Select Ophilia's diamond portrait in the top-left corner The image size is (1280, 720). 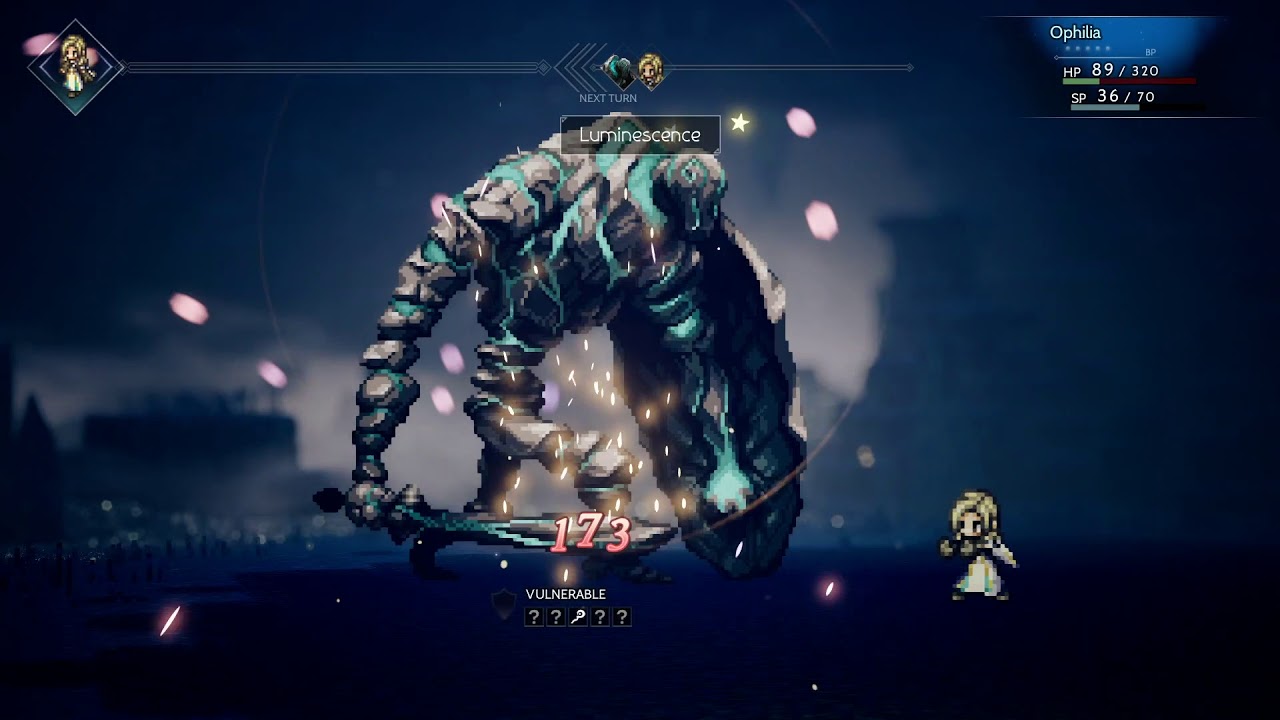[75, 65]
